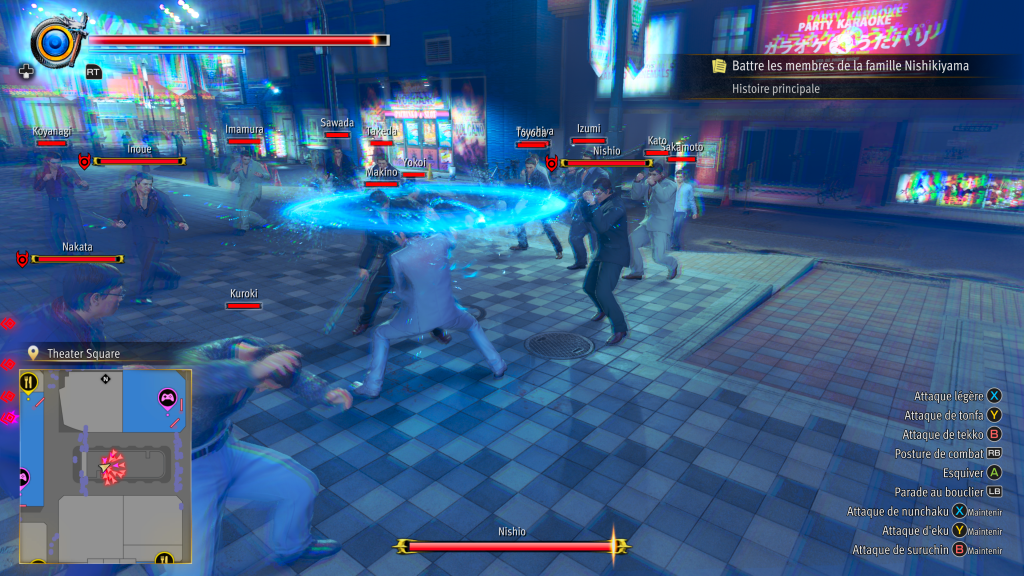Select the Theater Square location label
The width and height of the screenshot is (1024, 576).
point(83,353)
